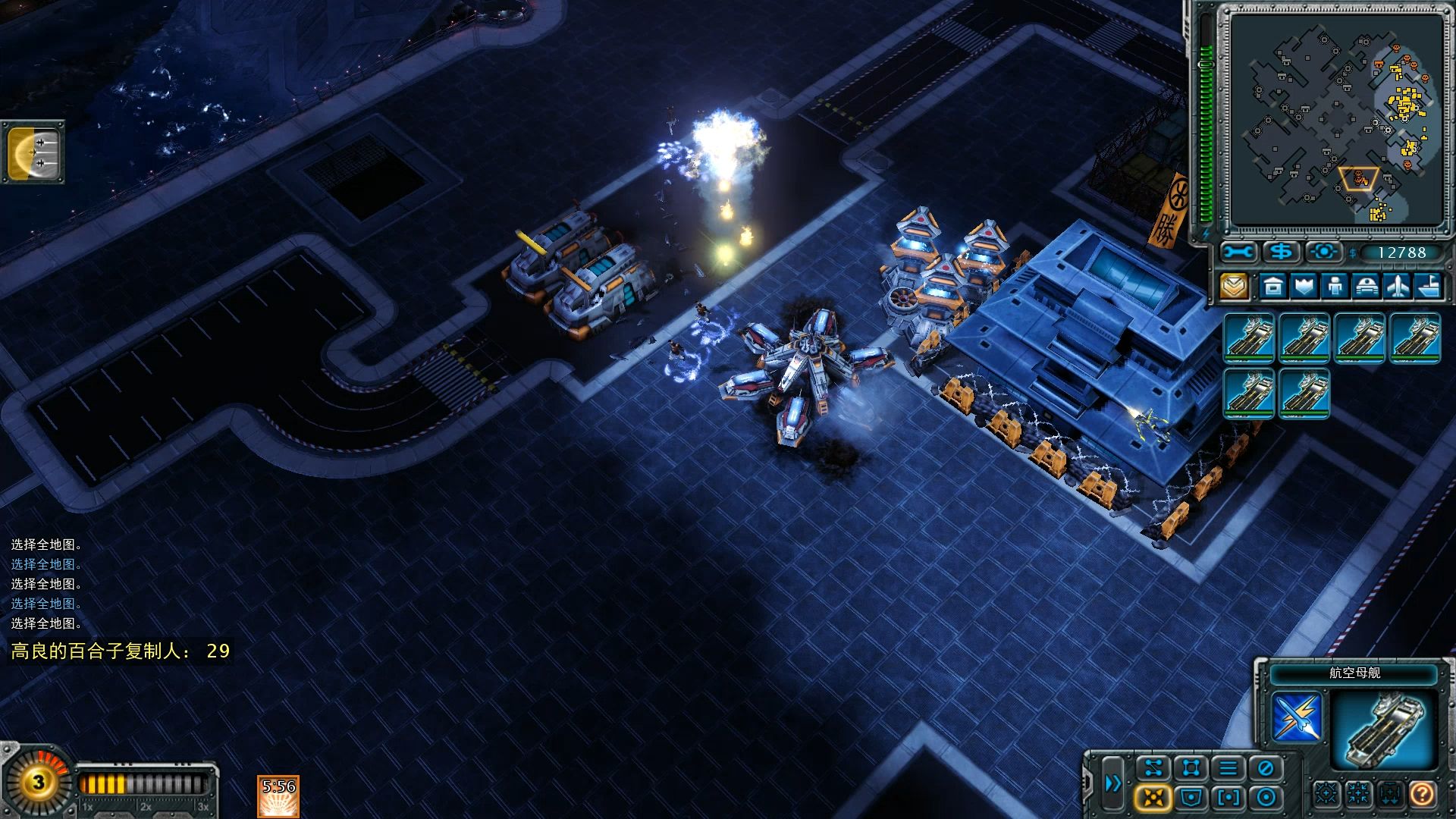This screenshot has width=1456, height=819.
Task: Activate the carrier's missile lightning special ability
Action: click(1297, 717)
